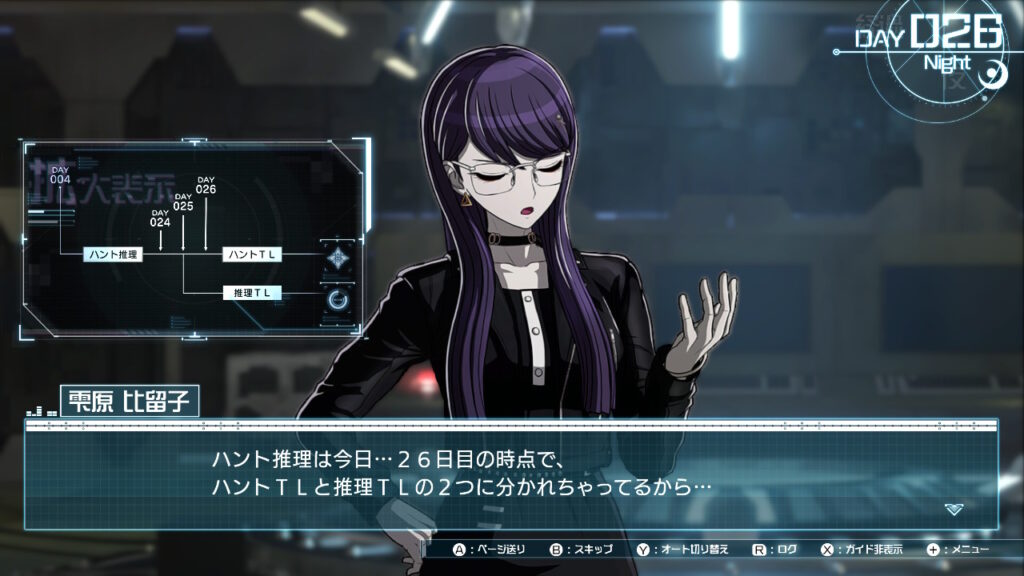This screenshot has height=576, width=1024.
Task: Select the 推理TL timeline label
Action: (252, 293)
